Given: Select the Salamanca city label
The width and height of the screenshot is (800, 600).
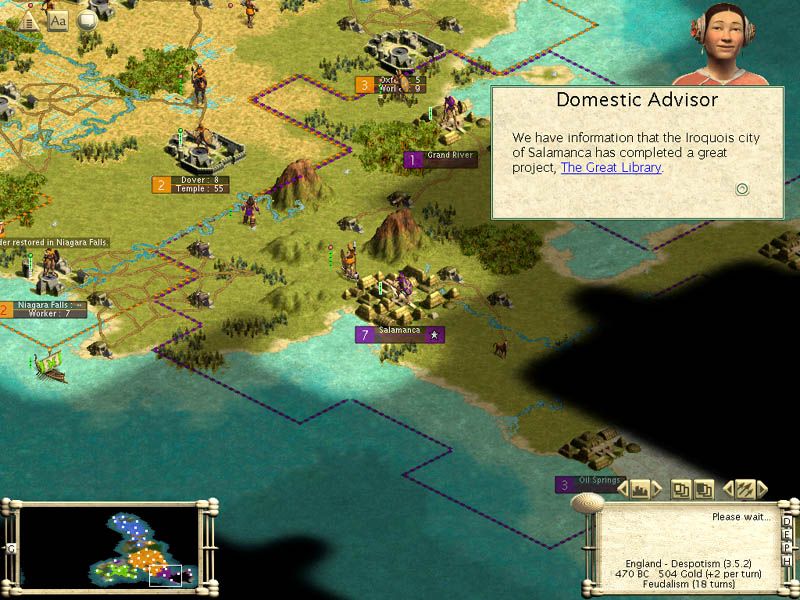Looking at the screenshot, I should (400, 334).
